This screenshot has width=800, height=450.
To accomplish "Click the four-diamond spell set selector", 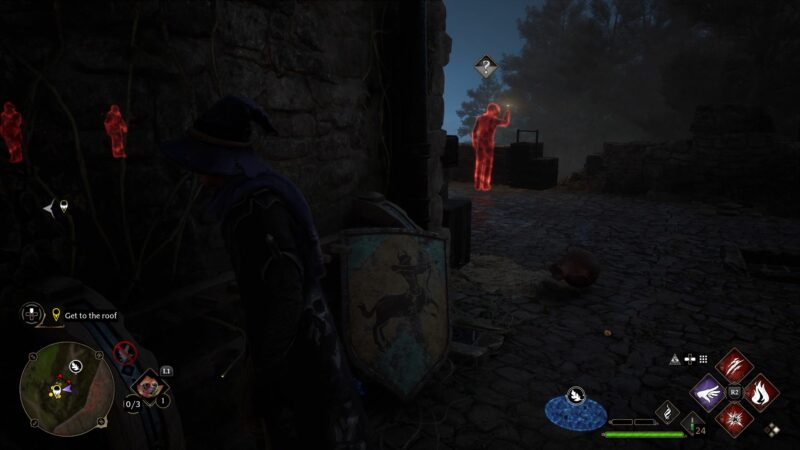I will [771, 430].
